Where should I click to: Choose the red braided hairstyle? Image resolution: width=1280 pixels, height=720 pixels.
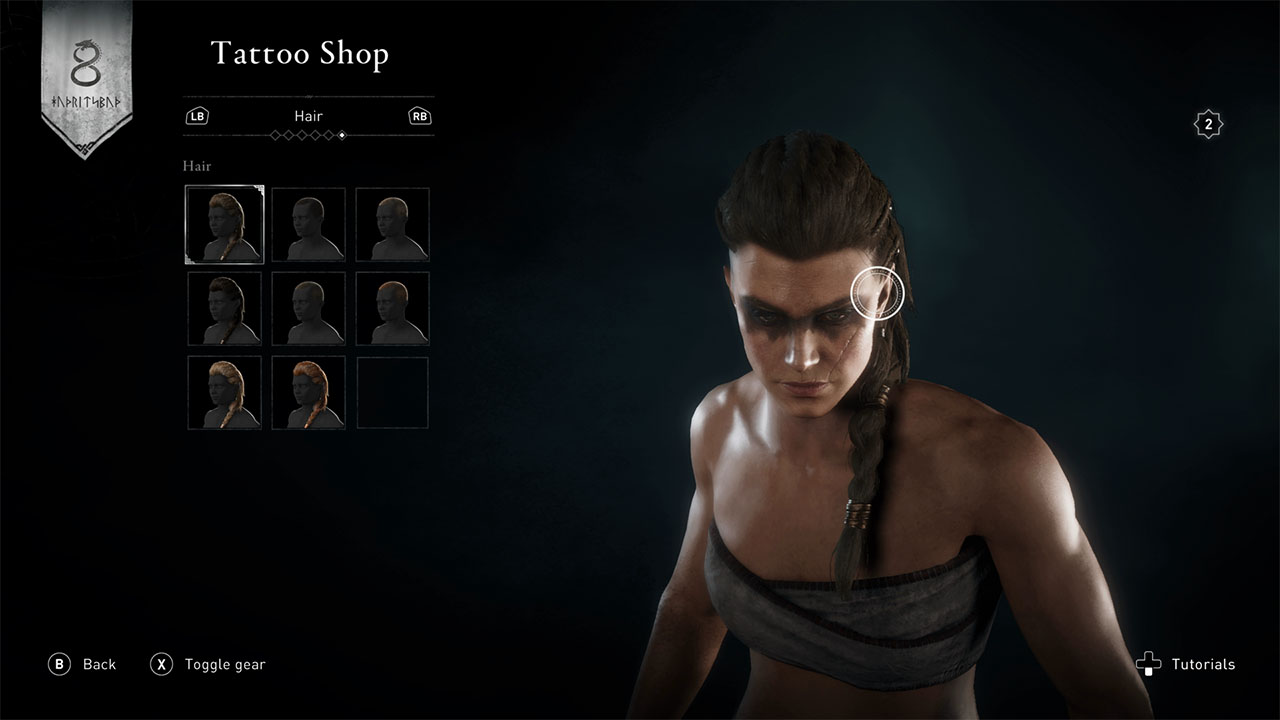coord(309,393)
